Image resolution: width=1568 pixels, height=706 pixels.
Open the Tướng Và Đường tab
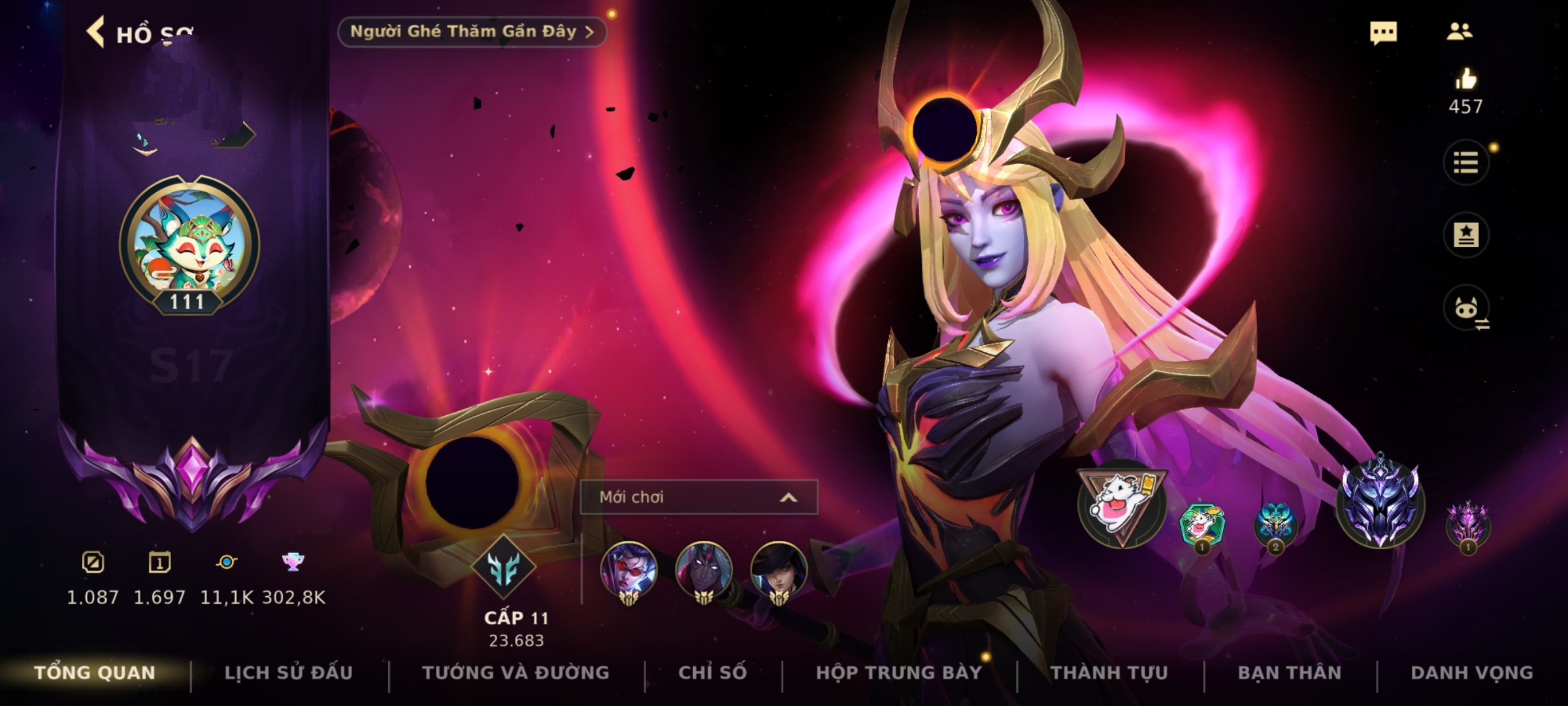pyautogui.click(x=515, y=673)
